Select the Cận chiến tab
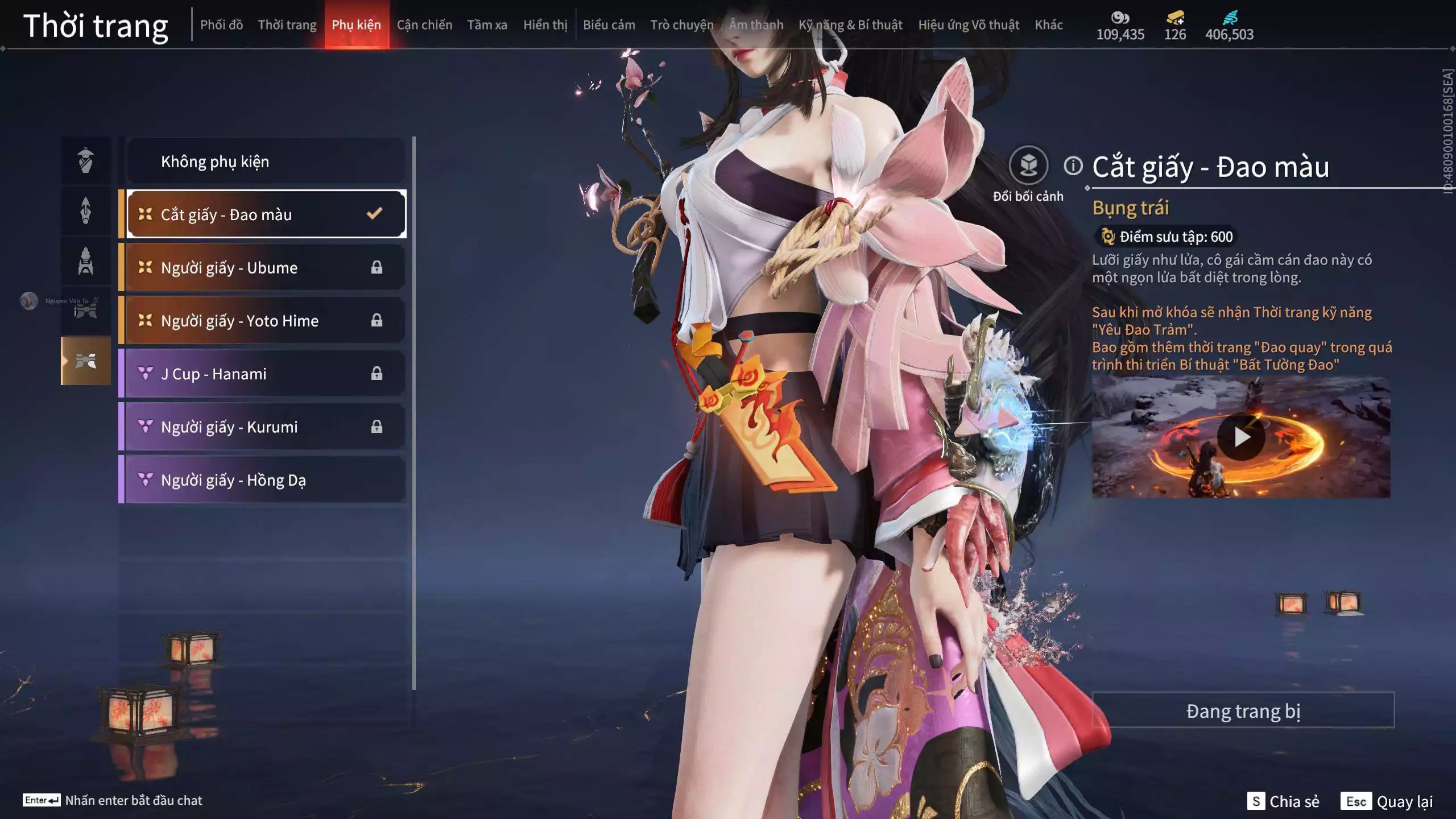The height and width of the screenshot is (819, 1456). pyautogui.click(x=424, y=25)
